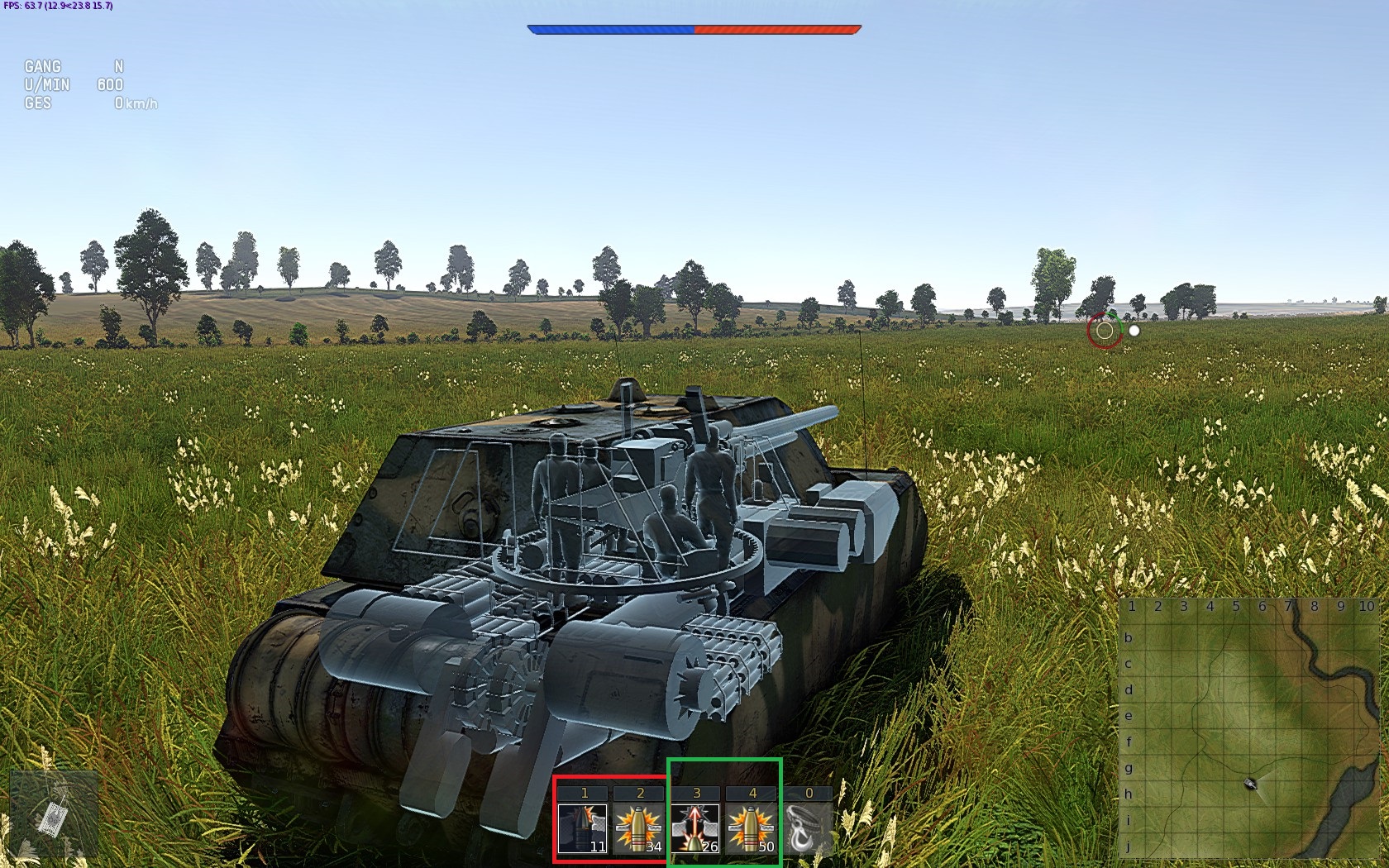Click row label 'j' on the minimap
Screen dimensions: 1389x868
[1127, 846]
